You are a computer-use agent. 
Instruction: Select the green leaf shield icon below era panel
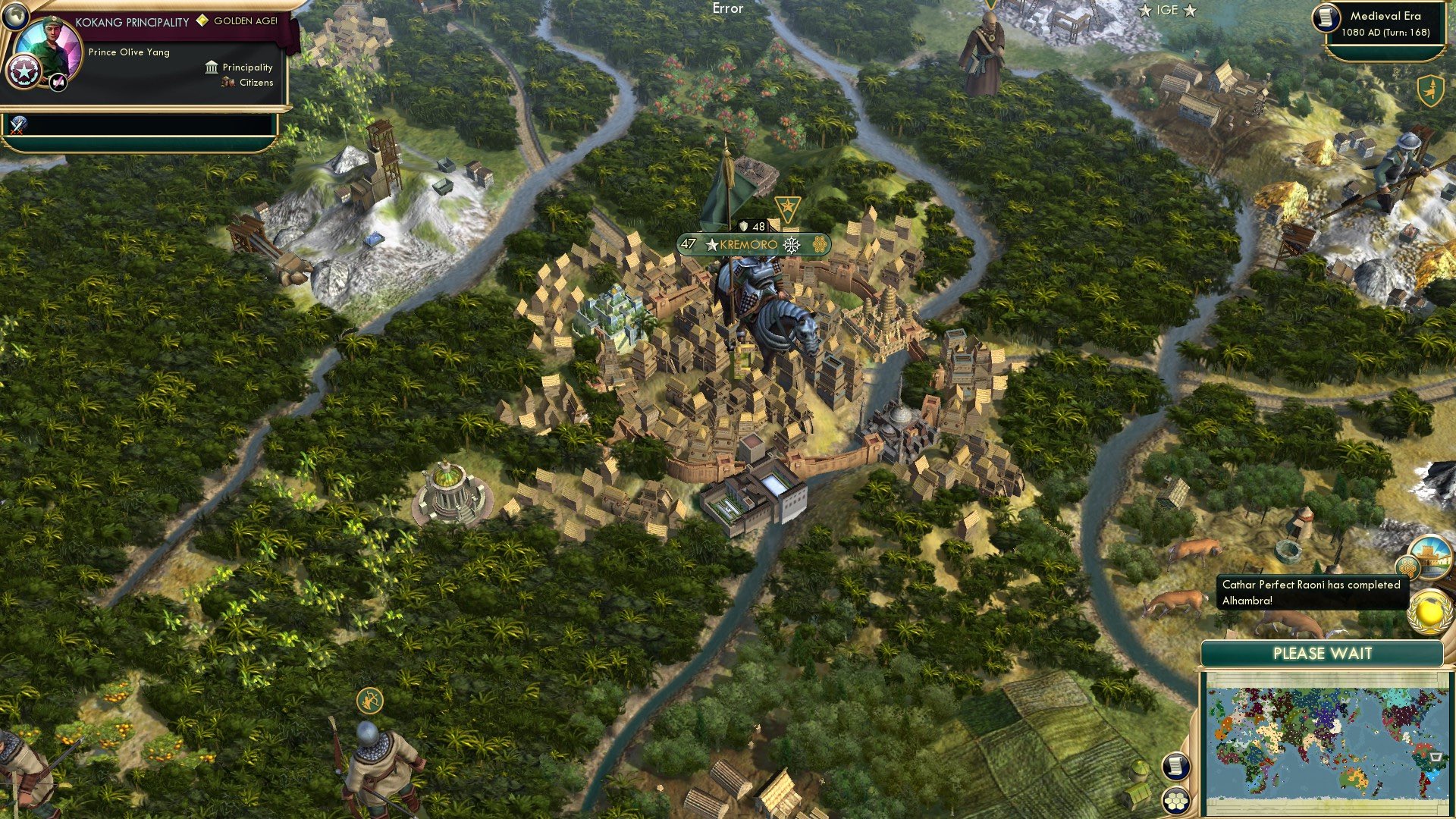[1431, 90]
